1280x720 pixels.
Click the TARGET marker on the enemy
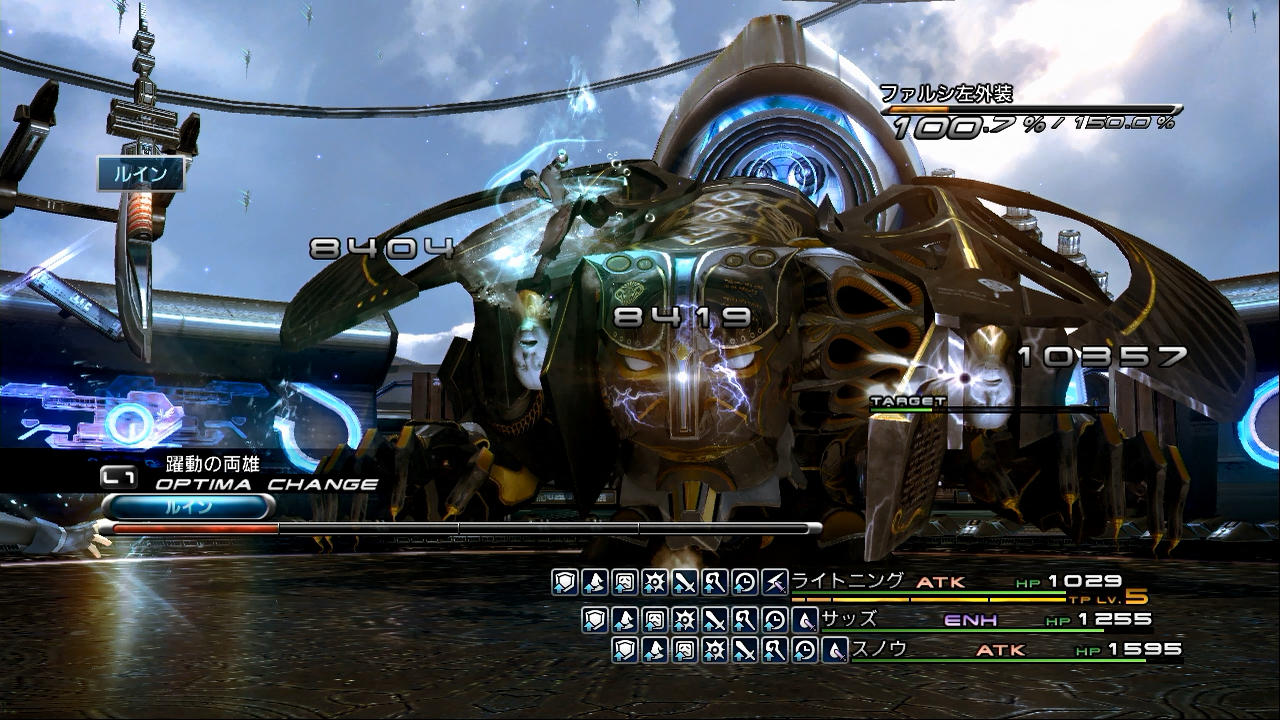coord(893,402)
